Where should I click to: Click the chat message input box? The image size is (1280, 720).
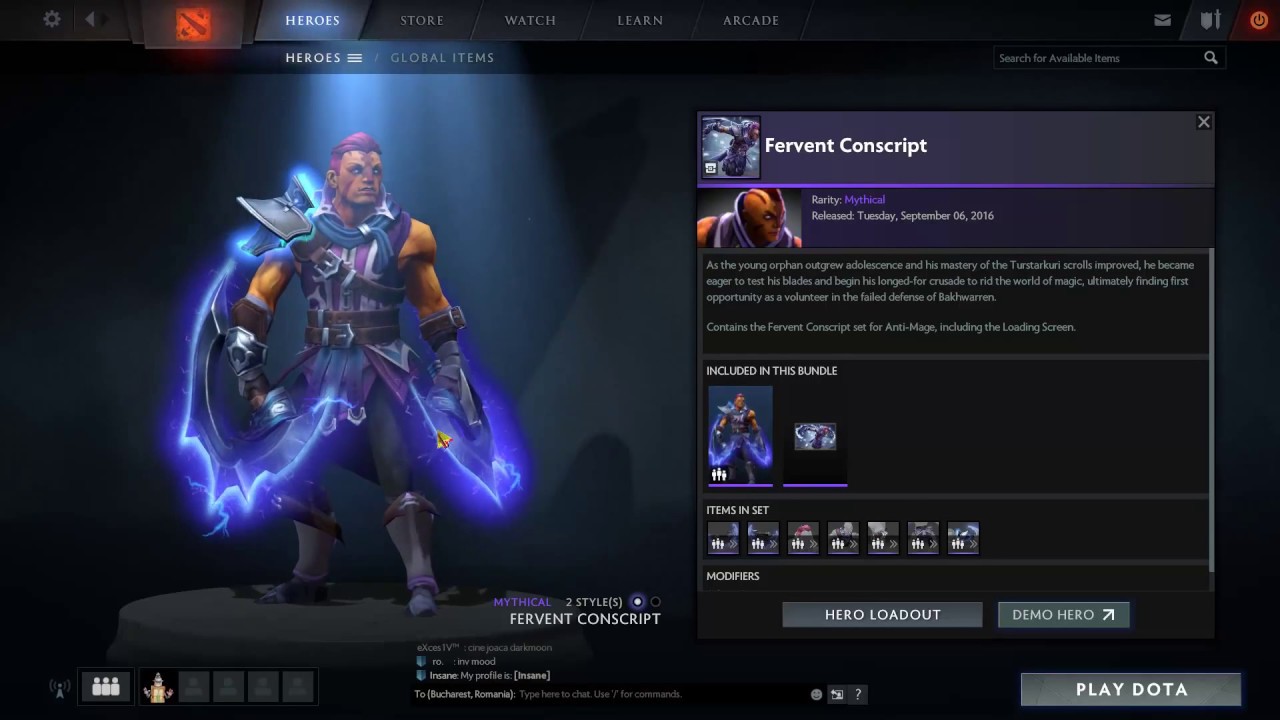pyautogui.click(x=660, y=694)
